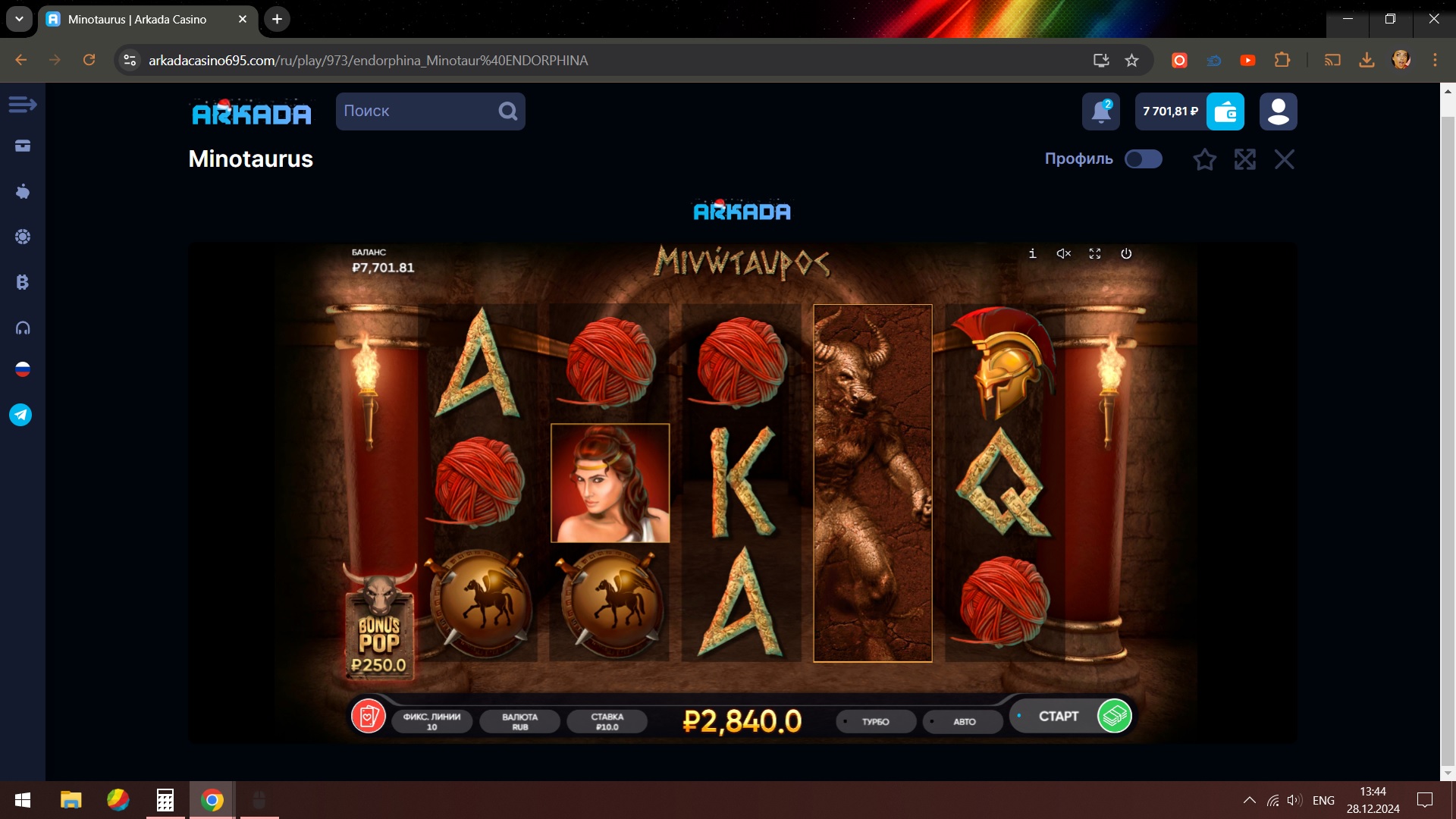
Task: Open the slot info paytable icon
Action: [1032, 254]
